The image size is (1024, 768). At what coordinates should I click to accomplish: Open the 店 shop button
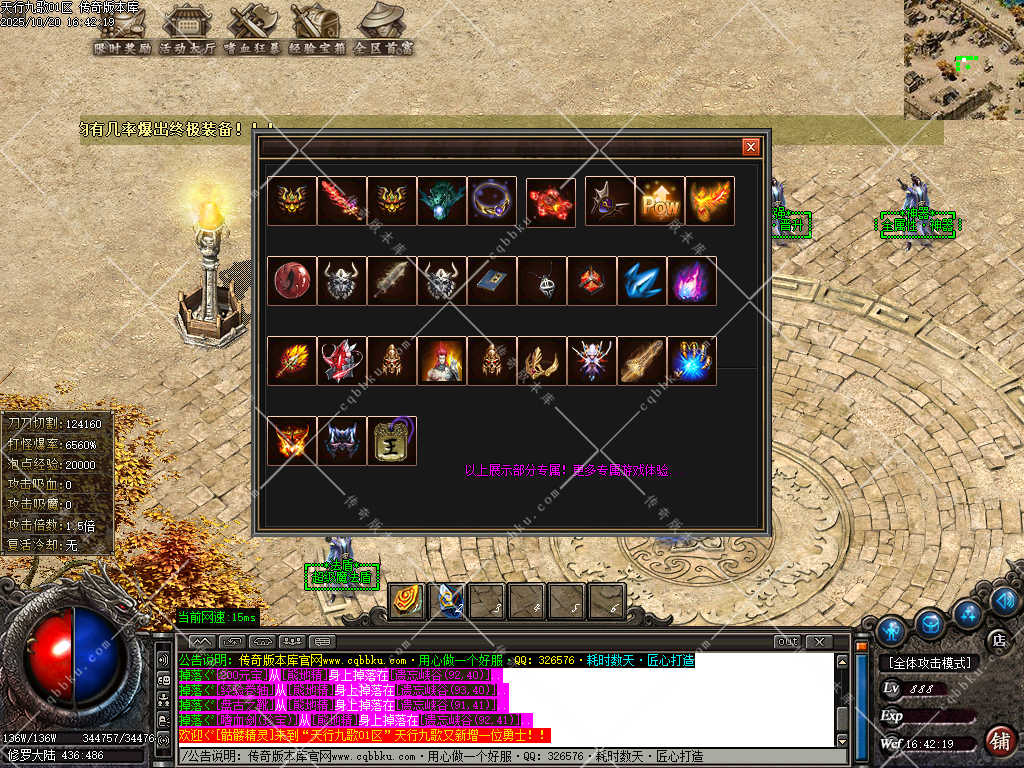click(997, 639)
